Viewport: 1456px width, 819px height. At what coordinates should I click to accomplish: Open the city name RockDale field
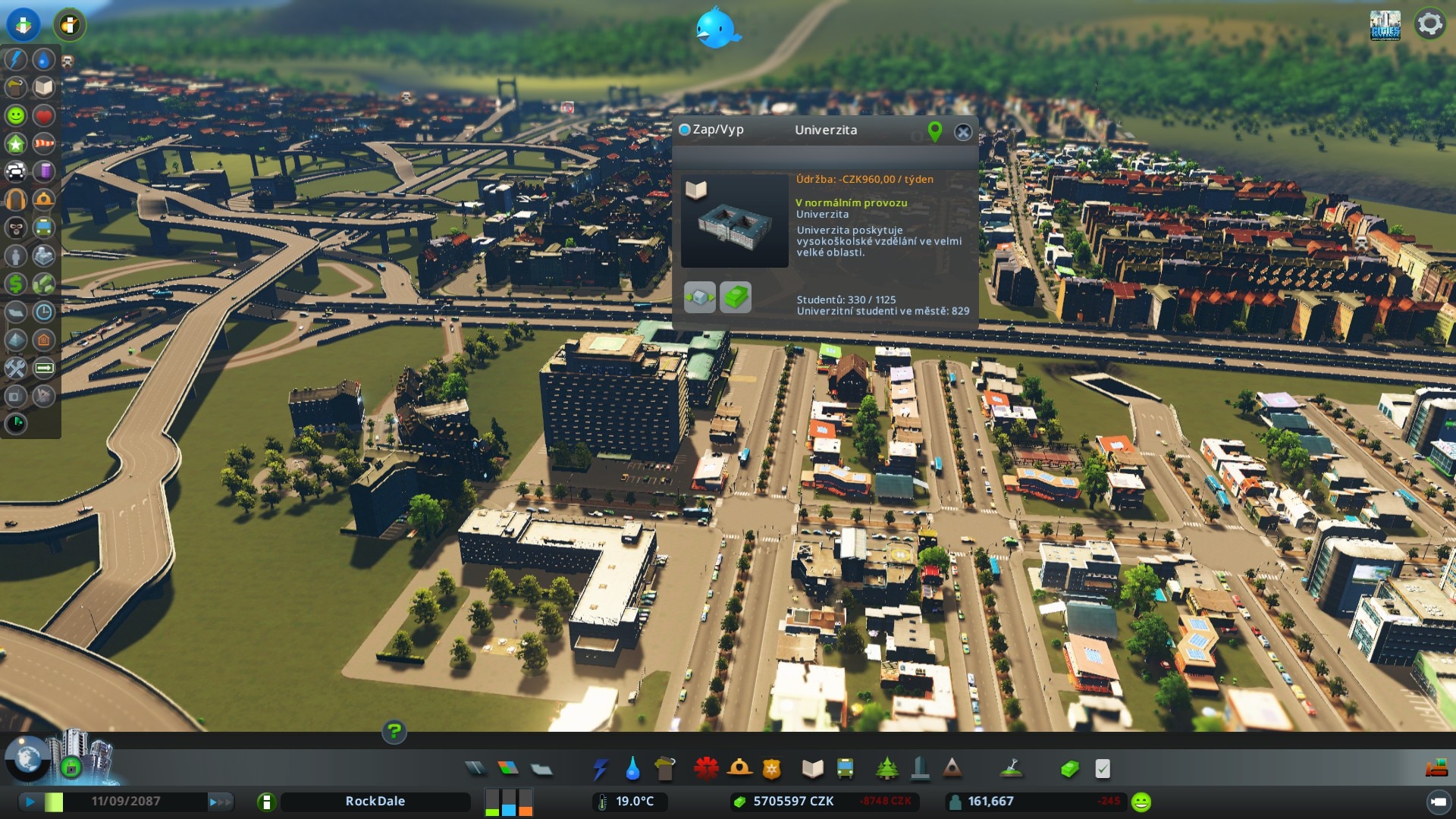pyautogui.click(x=375, y=802)
